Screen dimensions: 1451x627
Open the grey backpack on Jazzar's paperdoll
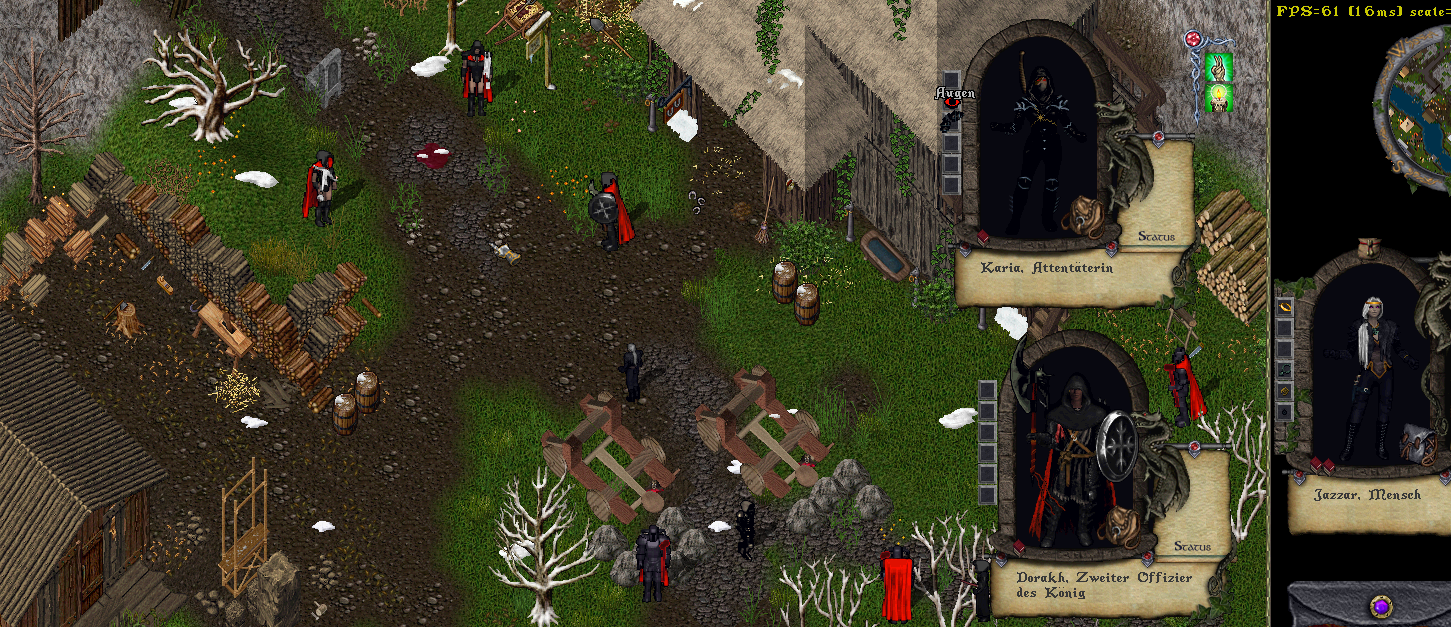1418,443
